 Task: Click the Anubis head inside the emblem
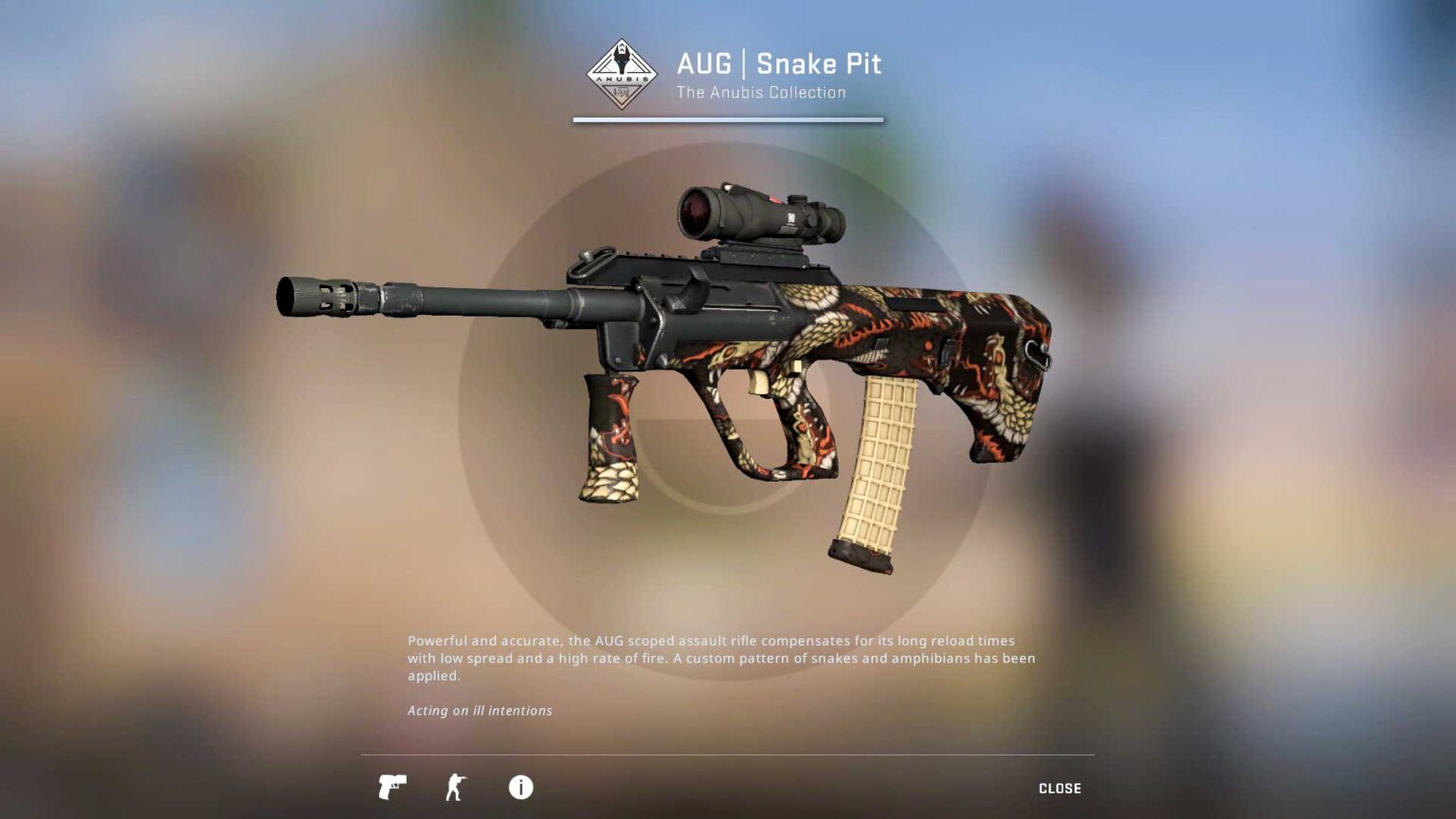pos(622,59)
